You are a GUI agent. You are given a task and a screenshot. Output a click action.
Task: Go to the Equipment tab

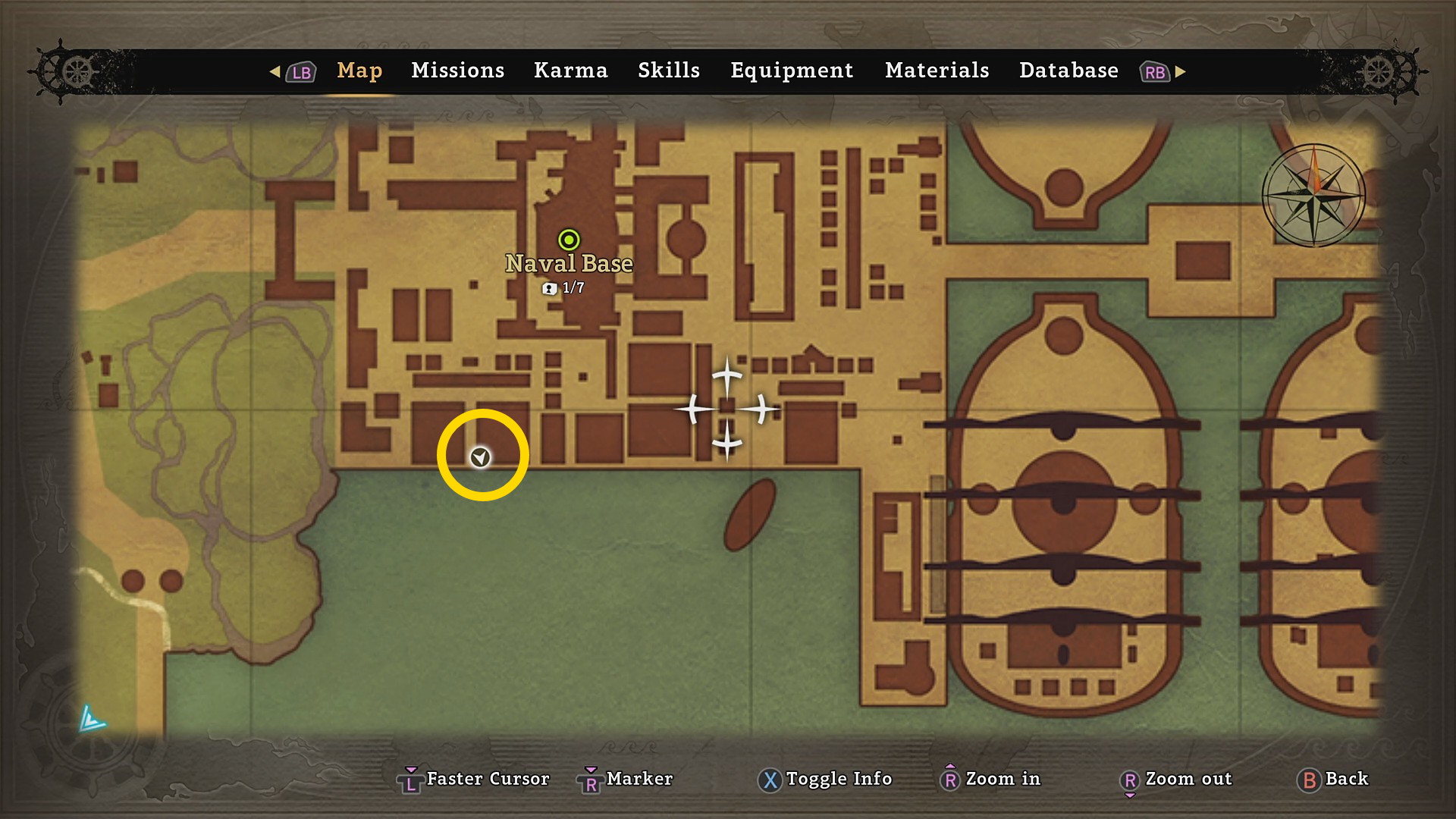792,71
